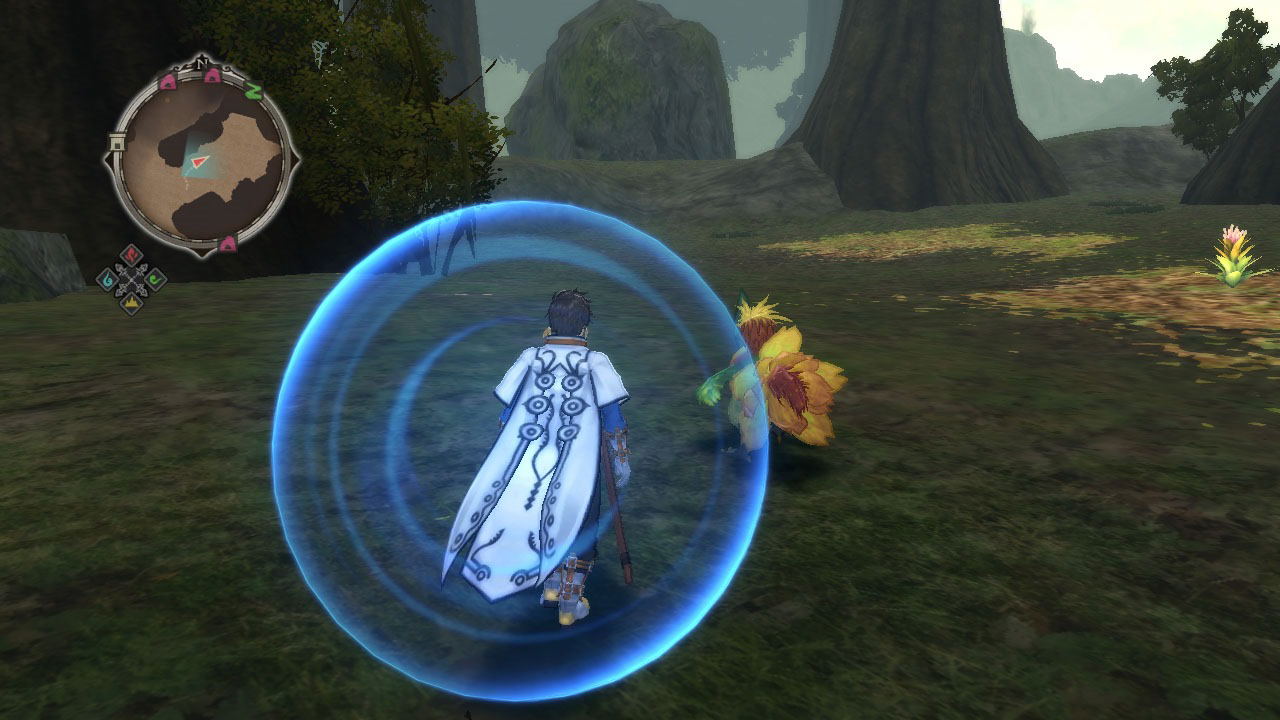Select the green wind element icon
Screen dimensions: 1280x720
(156, 279)
